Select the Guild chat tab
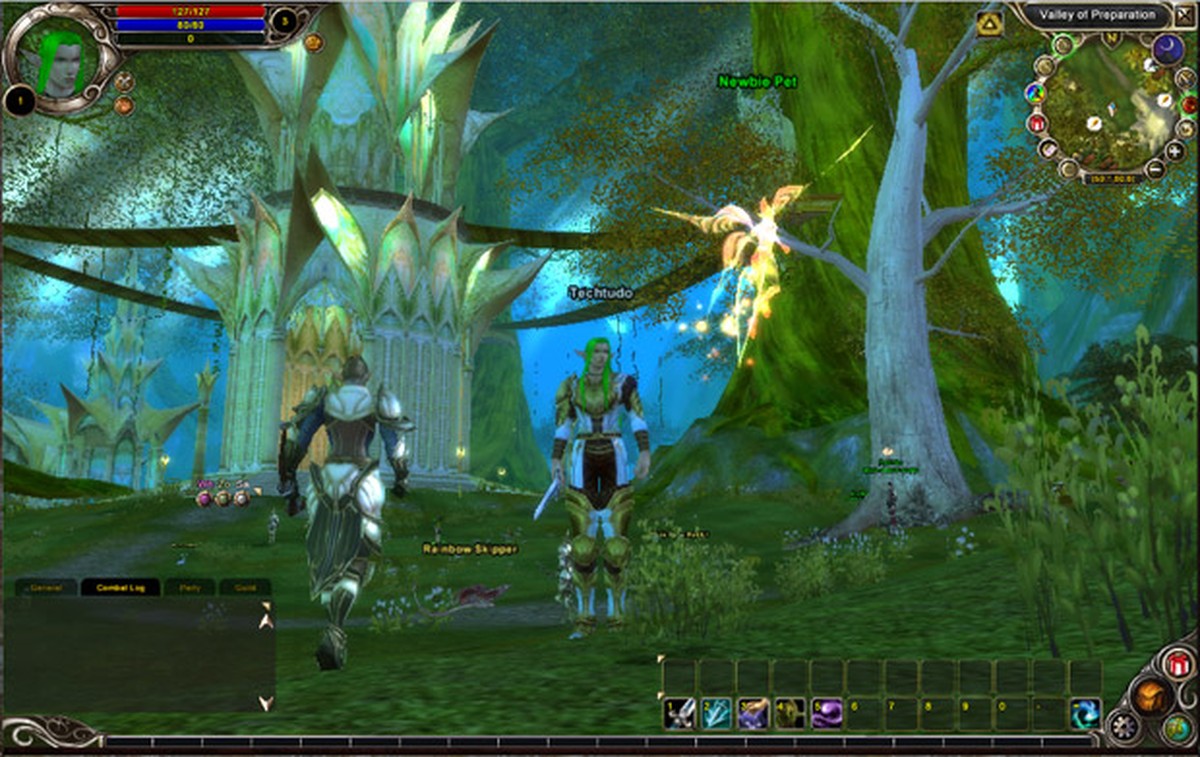 (x=245, y=587)
